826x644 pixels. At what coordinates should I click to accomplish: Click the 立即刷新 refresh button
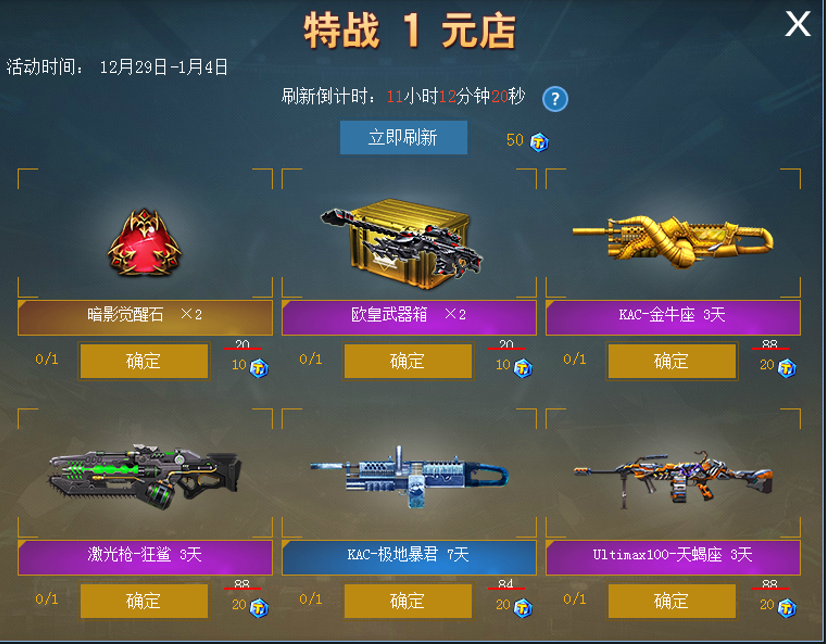pyautogui.click(x=403, y=138)
